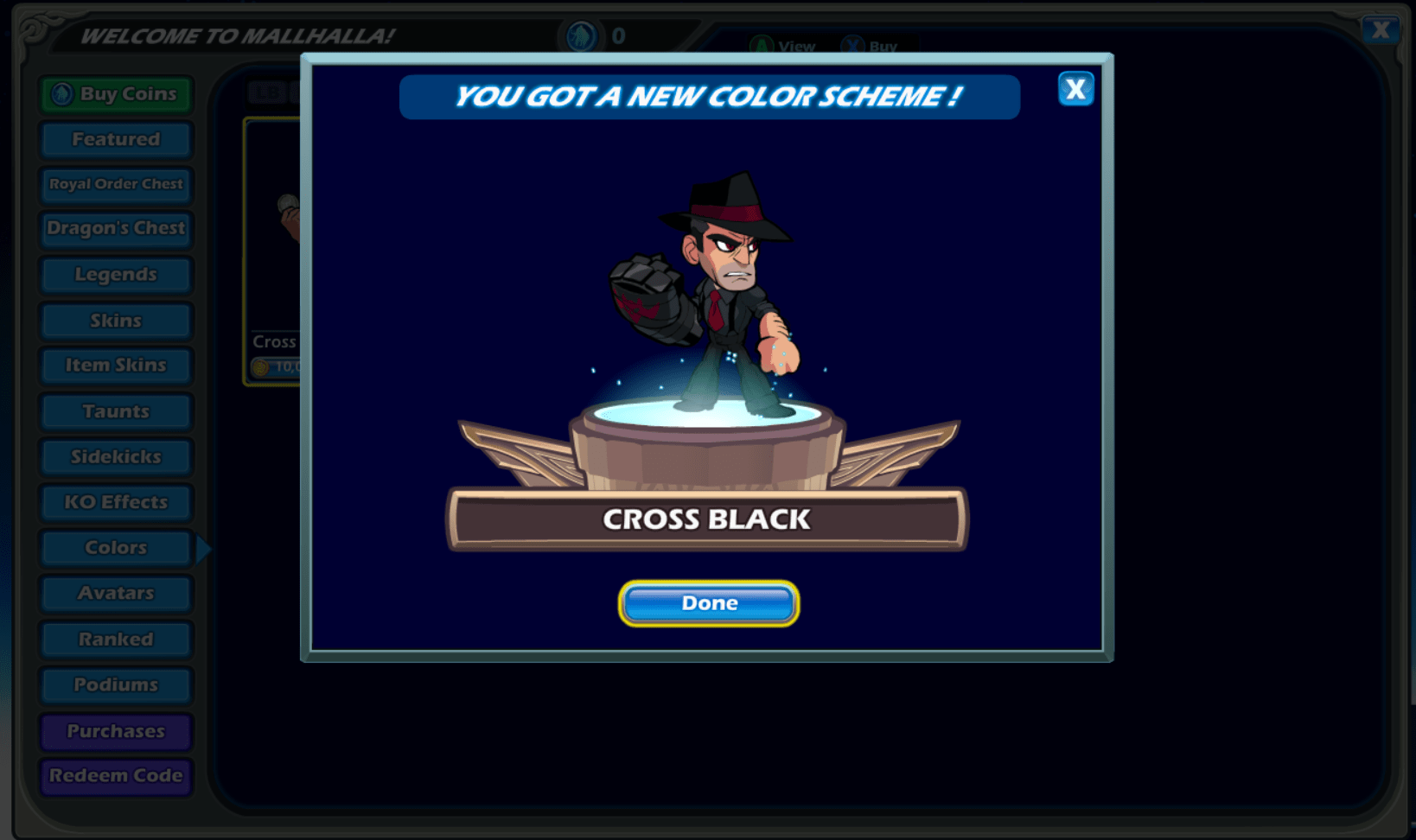Image resolution: width=1416 pixels, height=840 pixels.
Task: Open the Royal Order Chest
Action: [115, 184]
